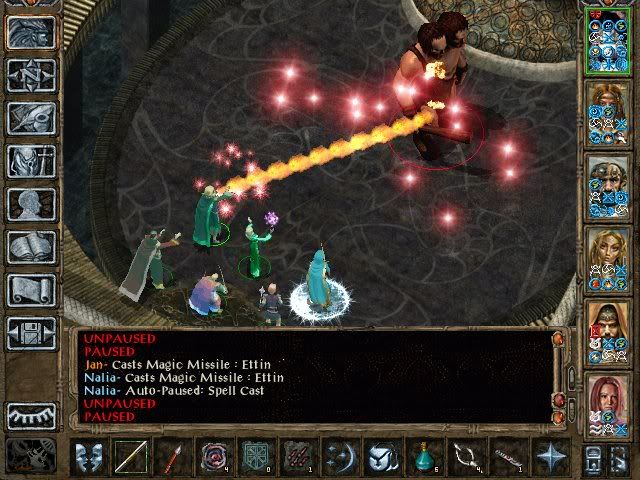Select the red dart weapon slot
The width and height of the screenshot is (640, 480).
point(171,457)
